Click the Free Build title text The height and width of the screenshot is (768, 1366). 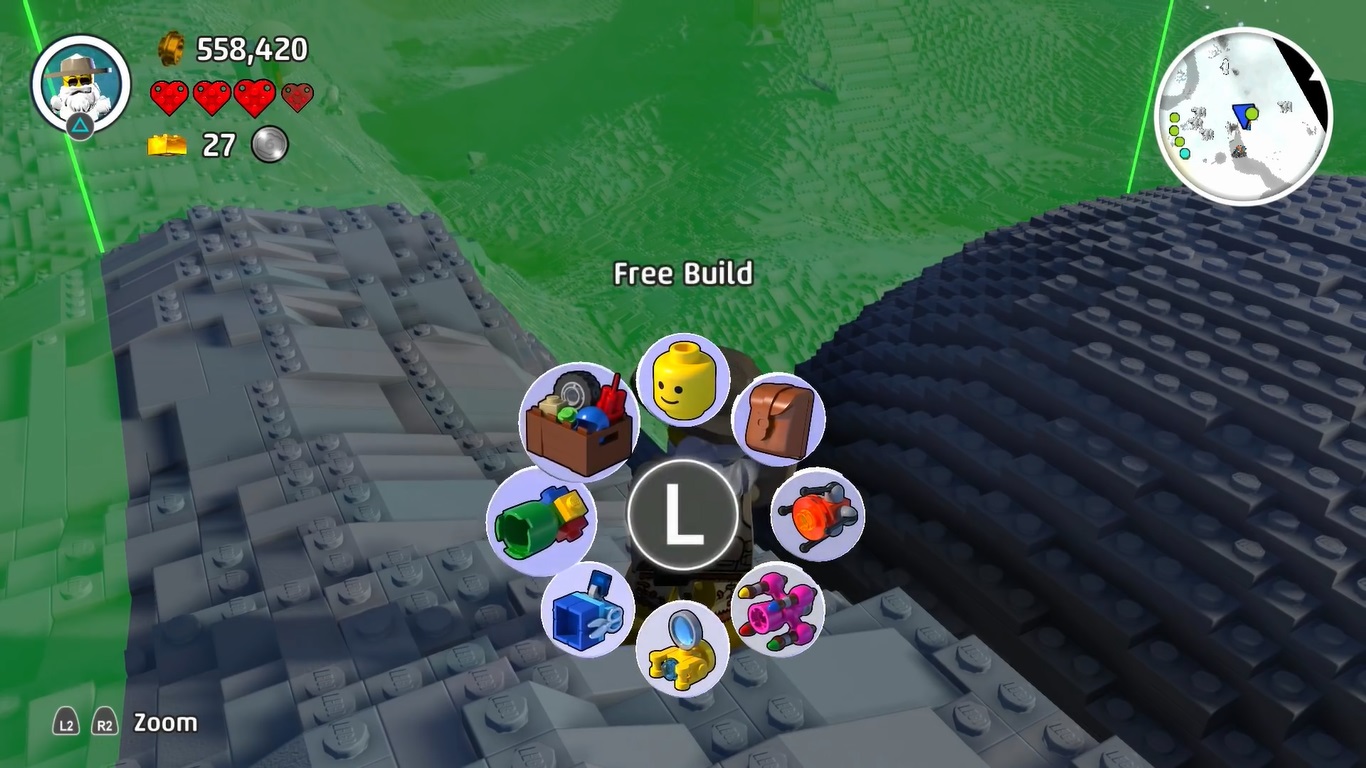682,273
